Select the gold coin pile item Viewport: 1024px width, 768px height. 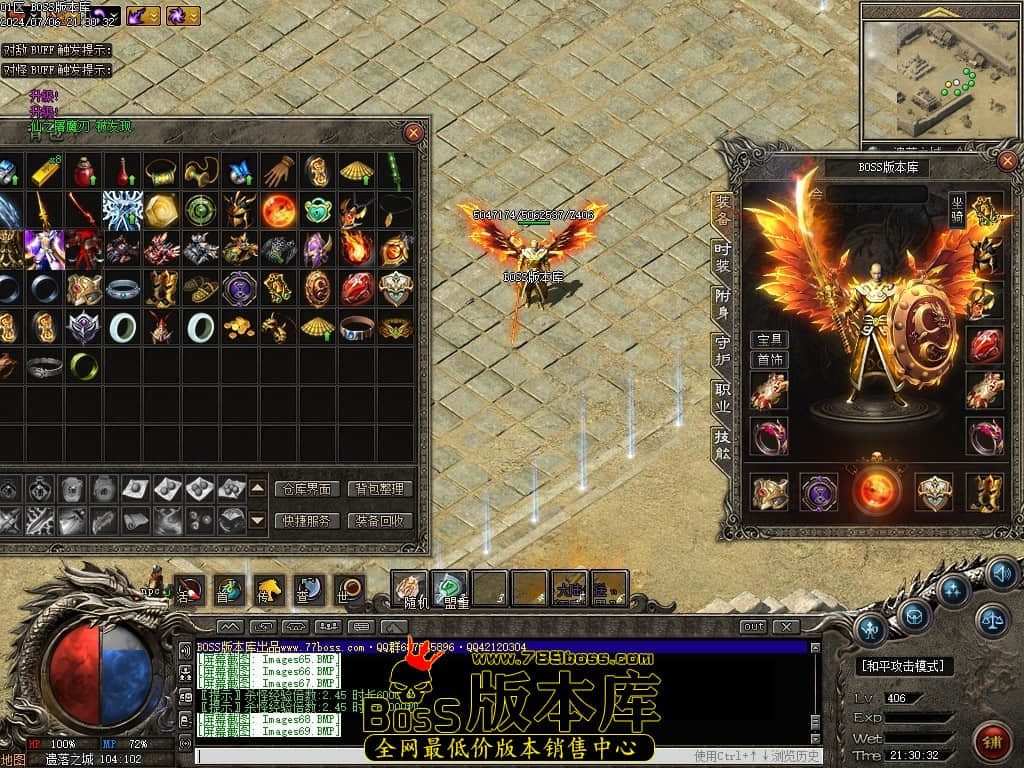[239, 326]
